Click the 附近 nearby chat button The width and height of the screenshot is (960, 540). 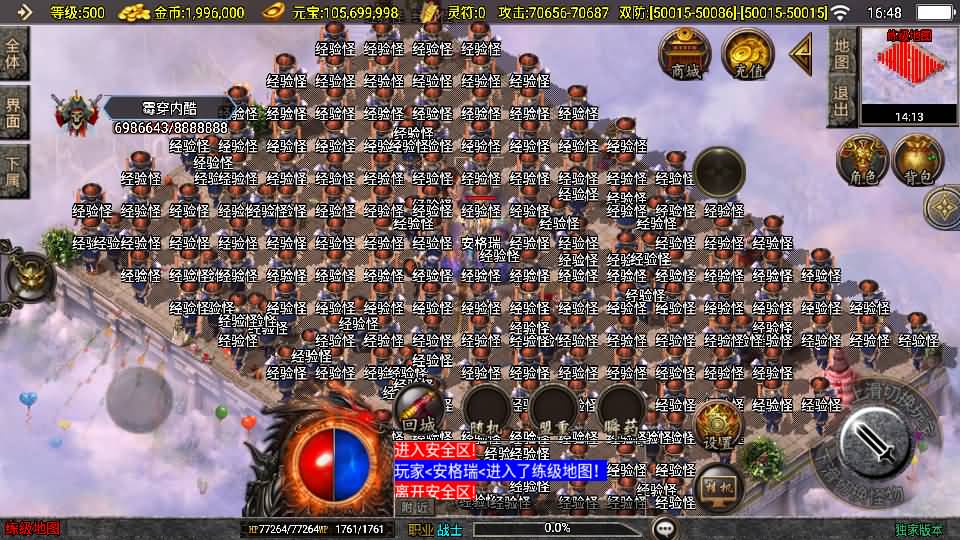(x=415, y=507)
